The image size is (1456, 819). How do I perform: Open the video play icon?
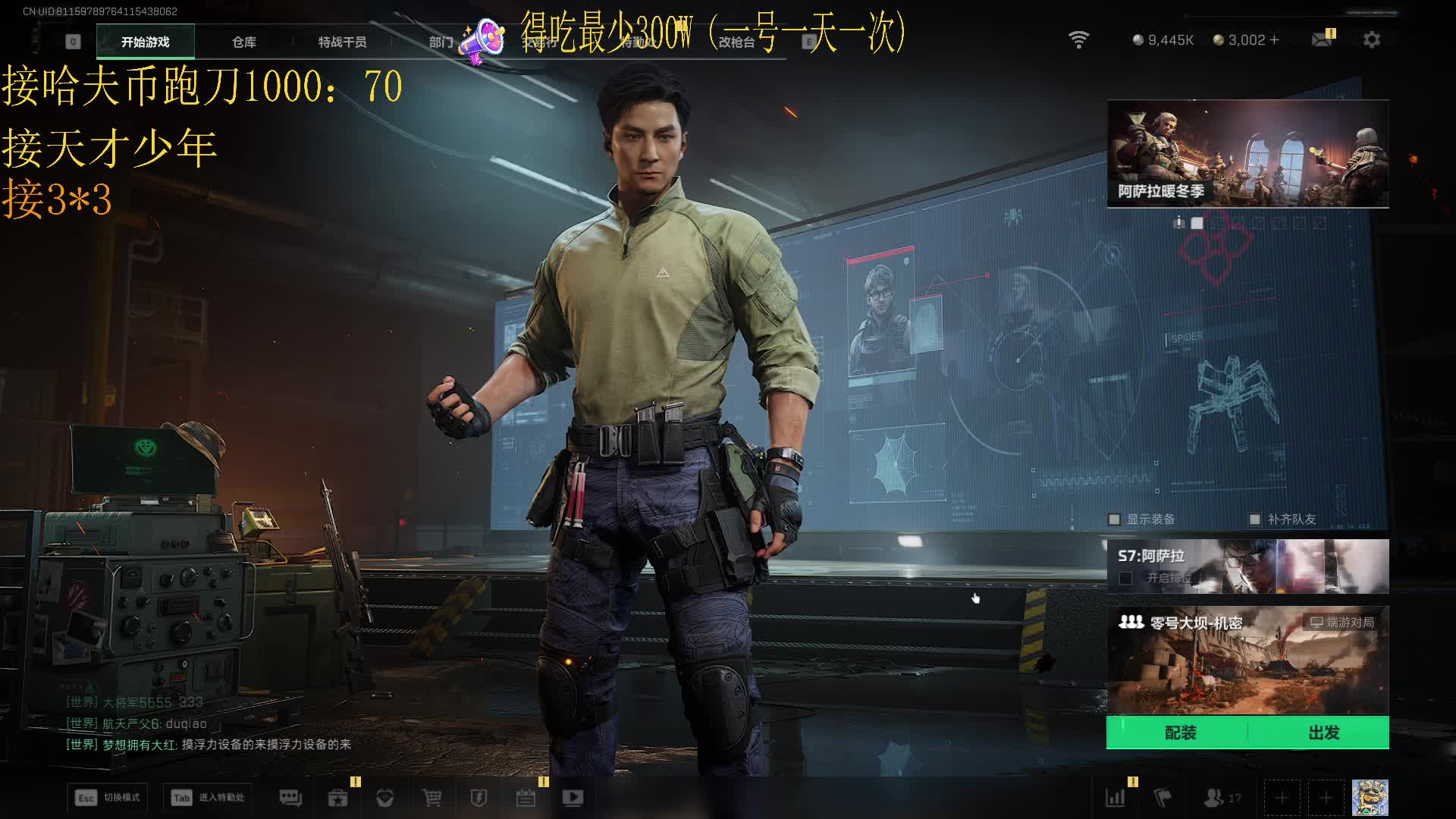[573, 798]
